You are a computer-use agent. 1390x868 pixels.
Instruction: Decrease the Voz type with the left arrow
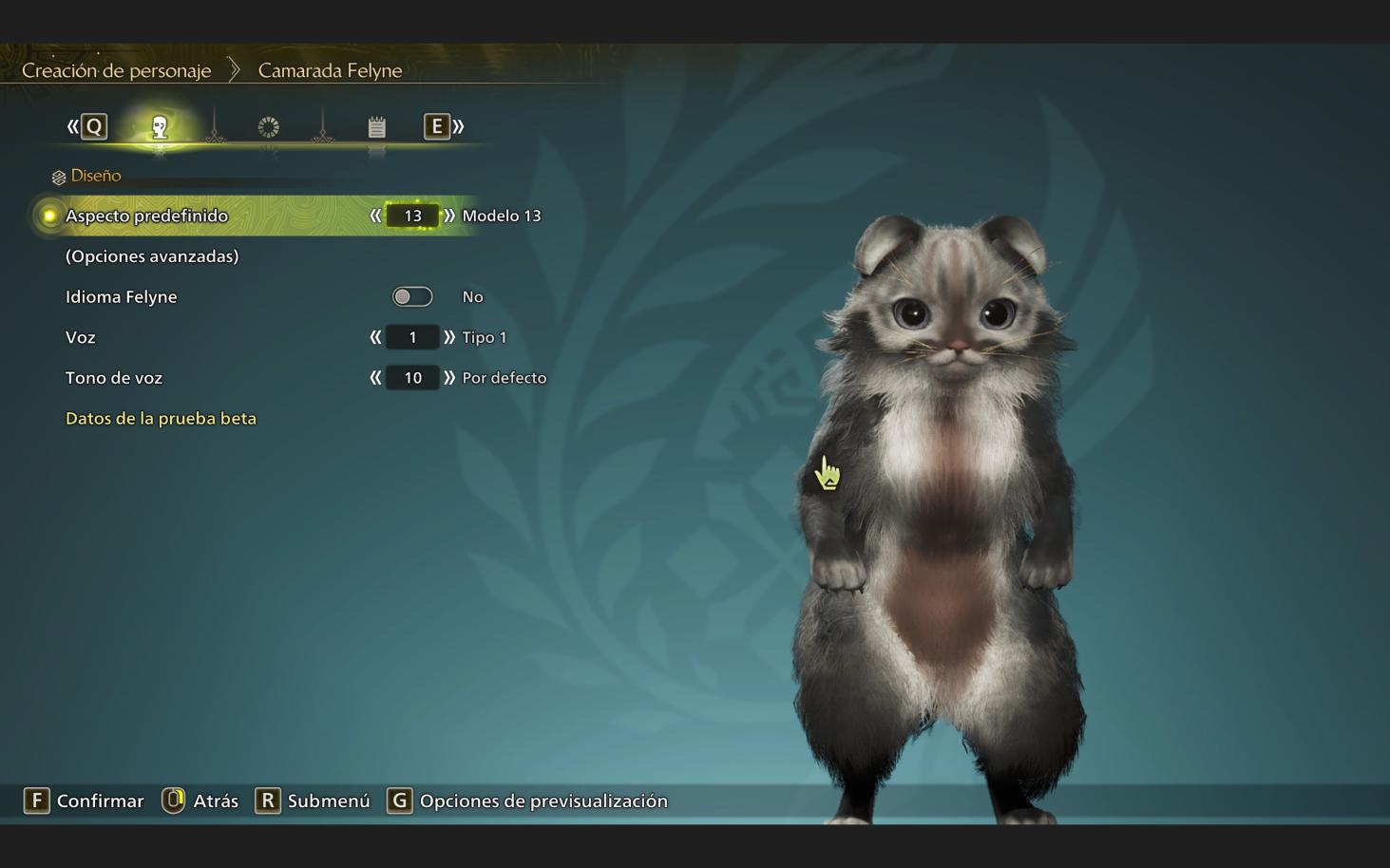click(375, 337)
